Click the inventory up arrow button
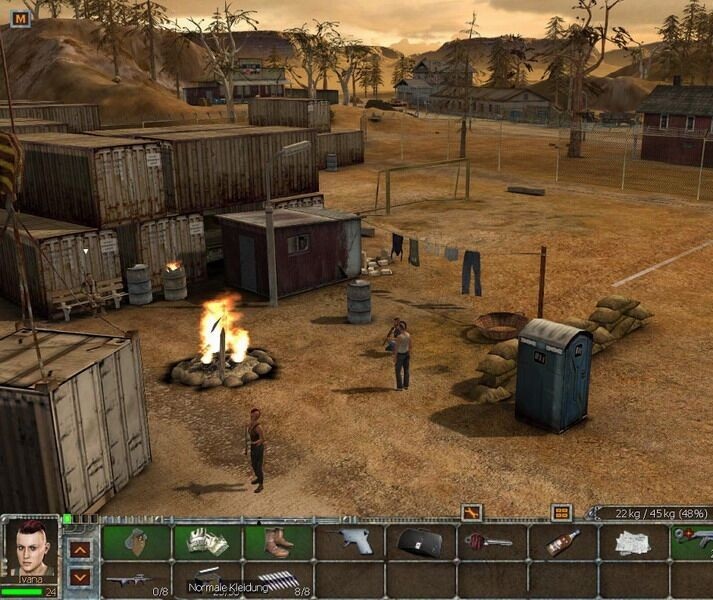Screen dimensions: 713x600 [x=81, y=548]
